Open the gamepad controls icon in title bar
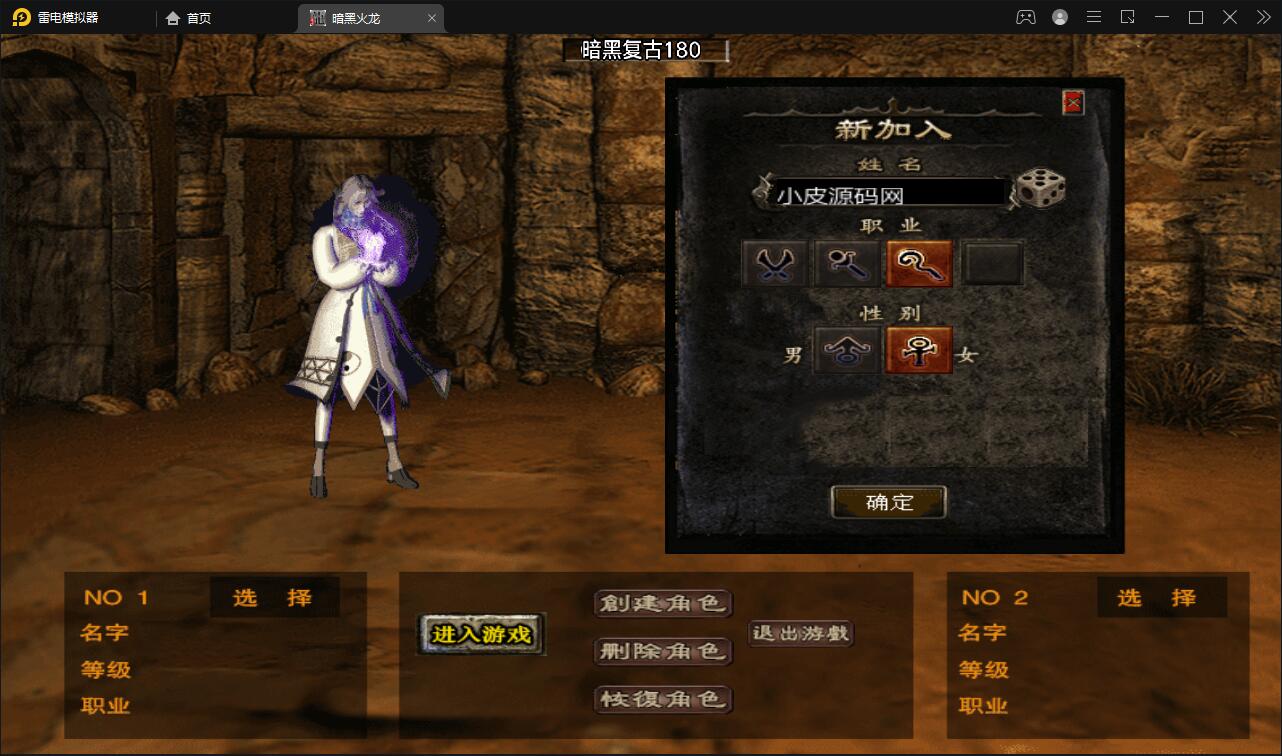This screenshot has width=1282, height=756. click(x=1025, y=16)
